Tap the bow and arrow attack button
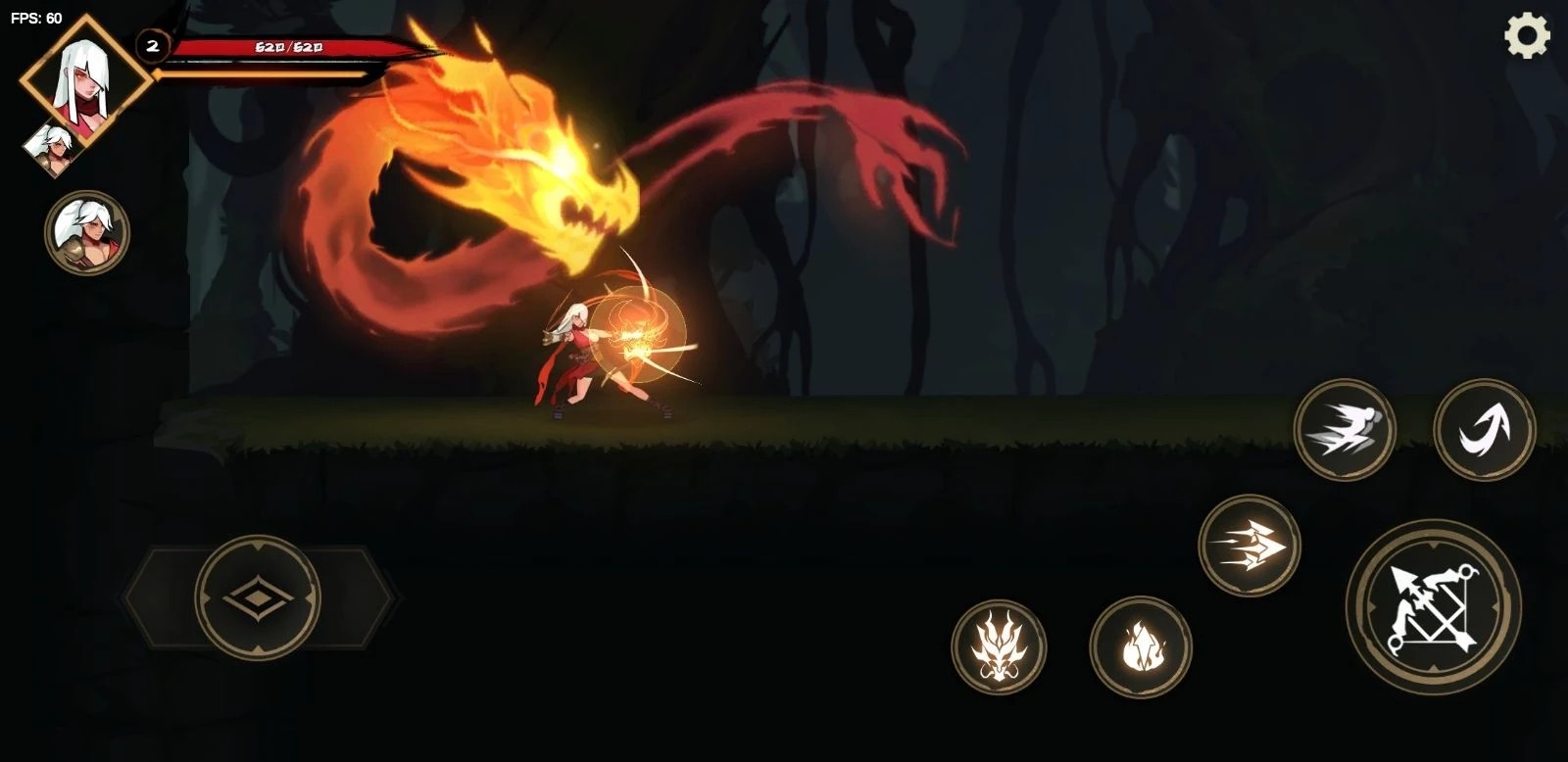Viewport: 1568px width, 762px height. (1433, 607)
